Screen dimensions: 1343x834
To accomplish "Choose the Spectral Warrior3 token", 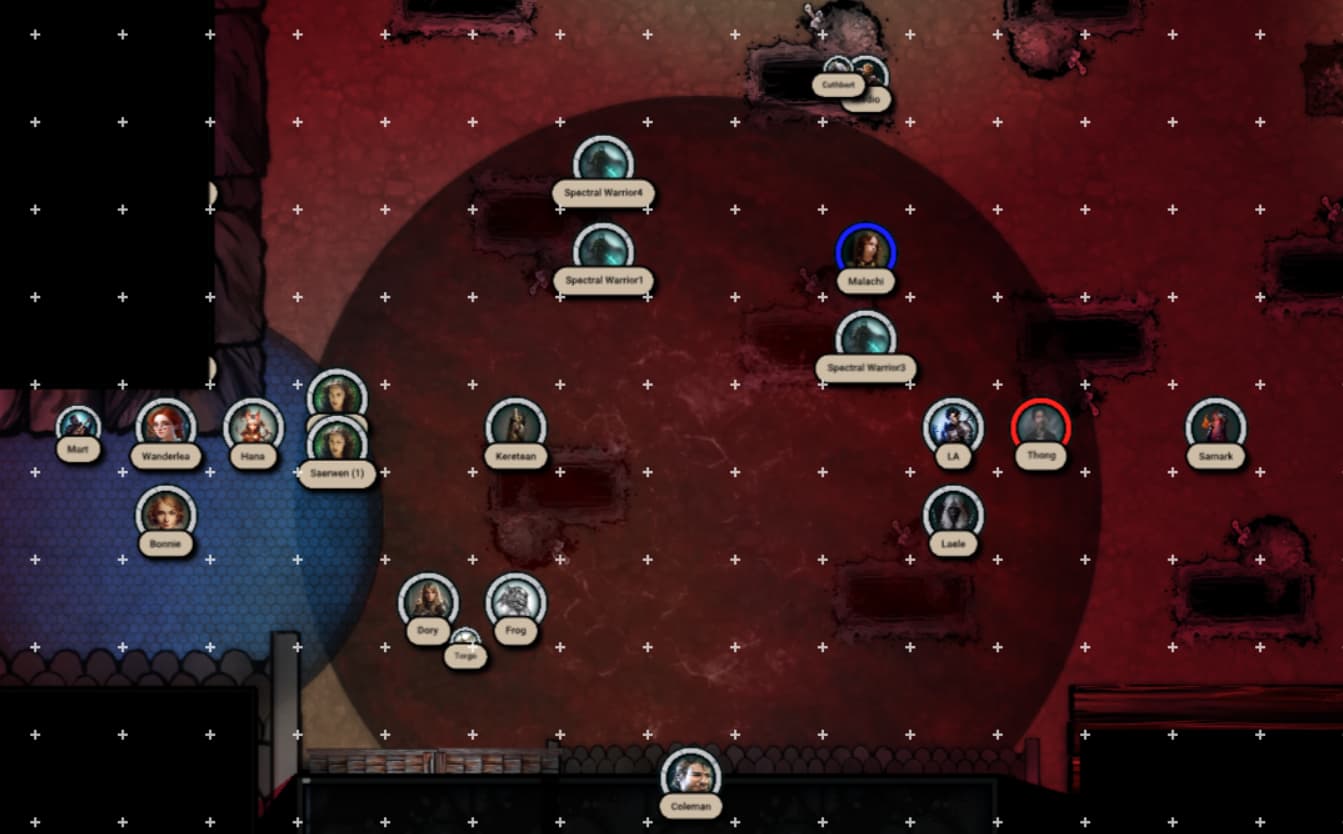I will pyautogui.click(x=866, y=339).
